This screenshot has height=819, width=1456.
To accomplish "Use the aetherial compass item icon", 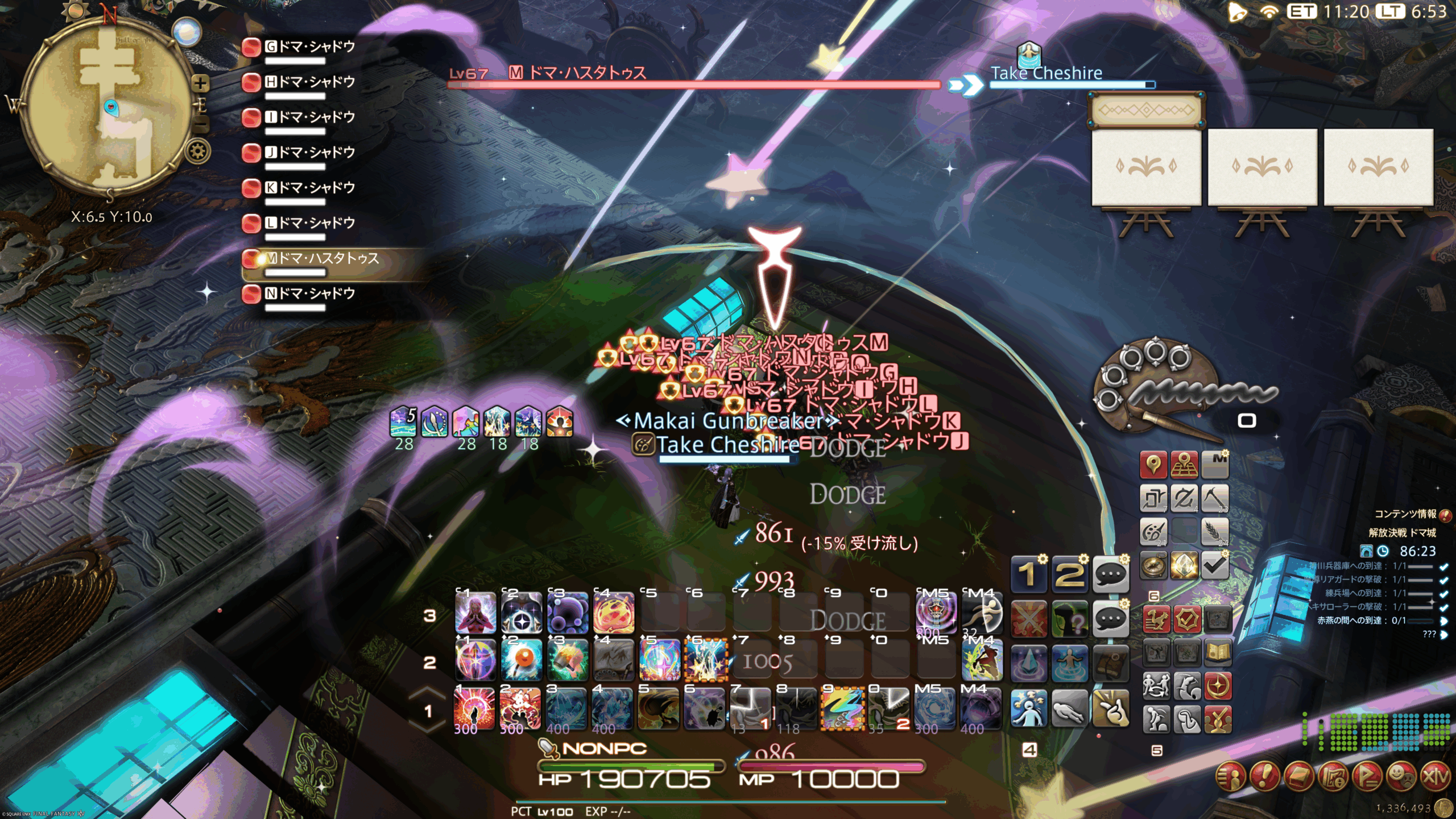I will pyautogui.click(x=1153, y=565).
